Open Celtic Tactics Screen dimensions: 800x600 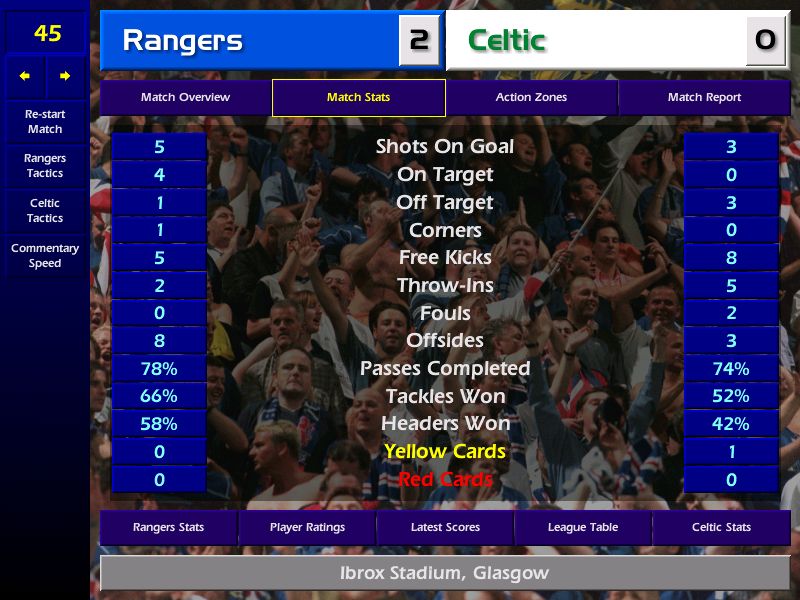45,211
